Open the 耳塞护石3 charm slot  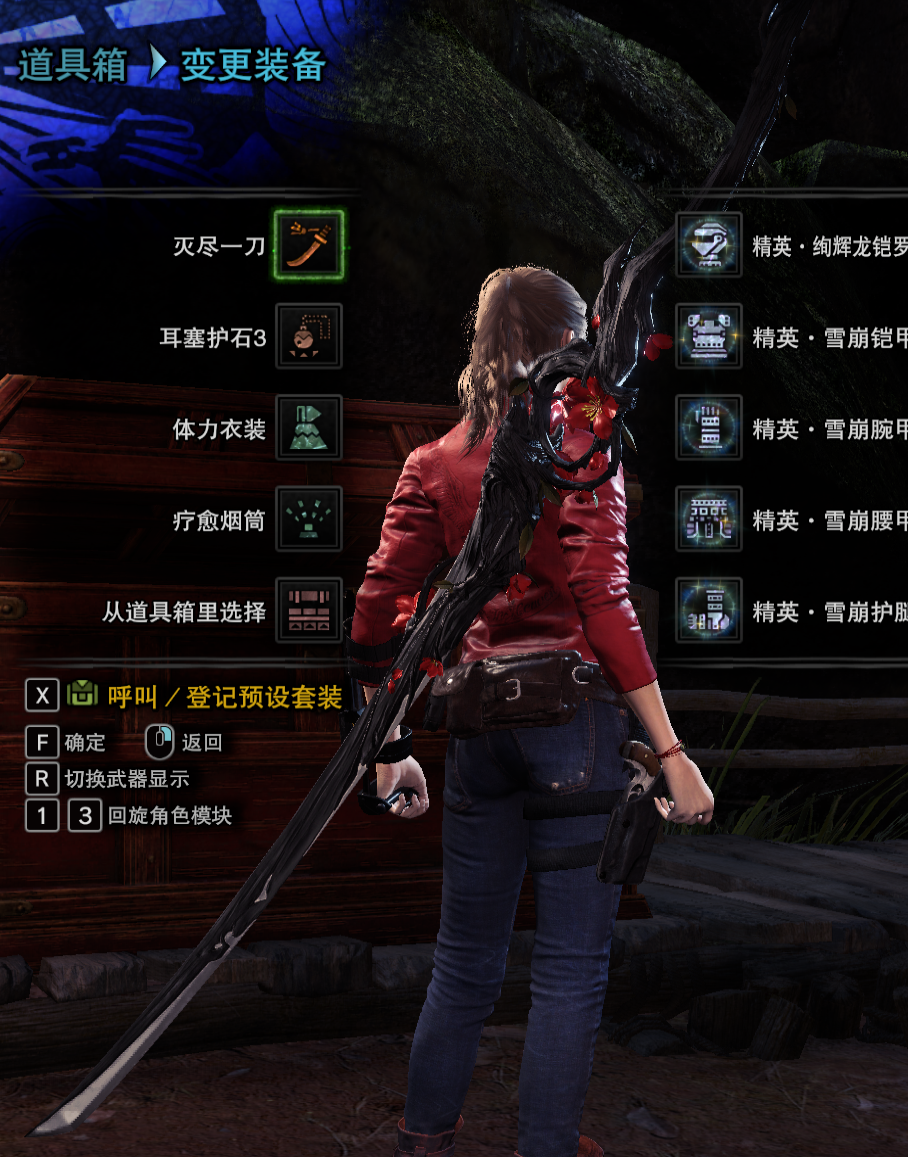308,337
